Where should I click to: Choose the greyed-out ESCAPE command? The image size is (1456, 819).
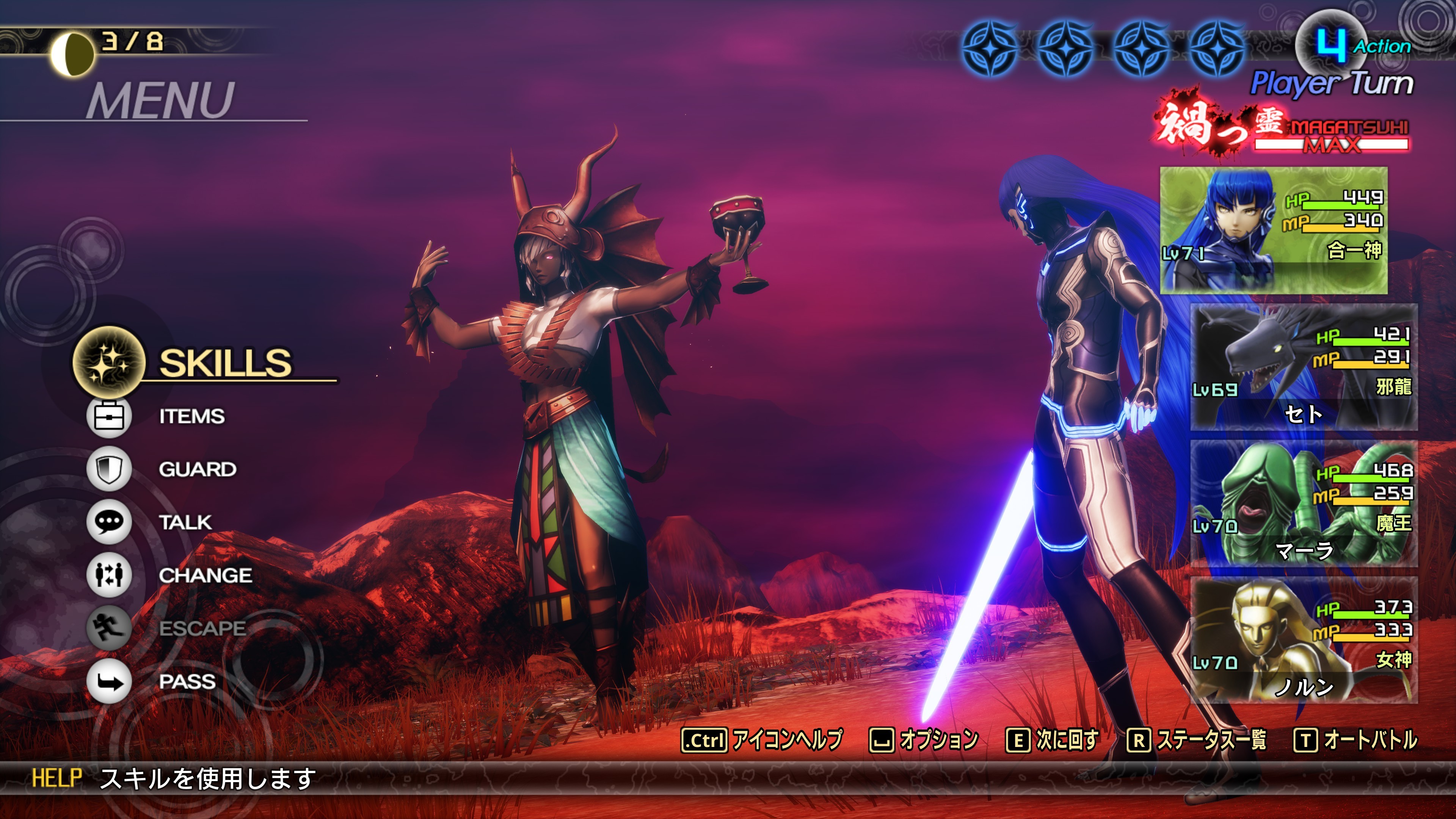[x=202, y=628]
